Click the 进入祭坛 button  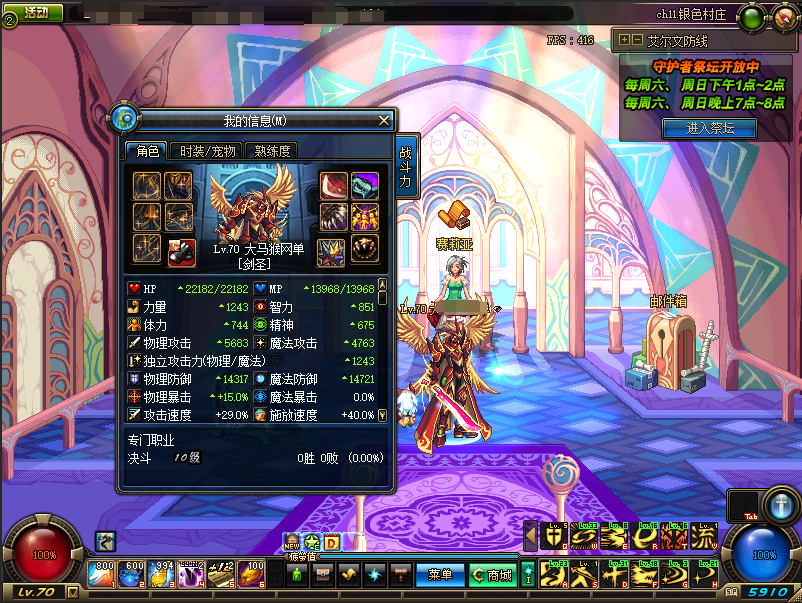tap(708, 128)
